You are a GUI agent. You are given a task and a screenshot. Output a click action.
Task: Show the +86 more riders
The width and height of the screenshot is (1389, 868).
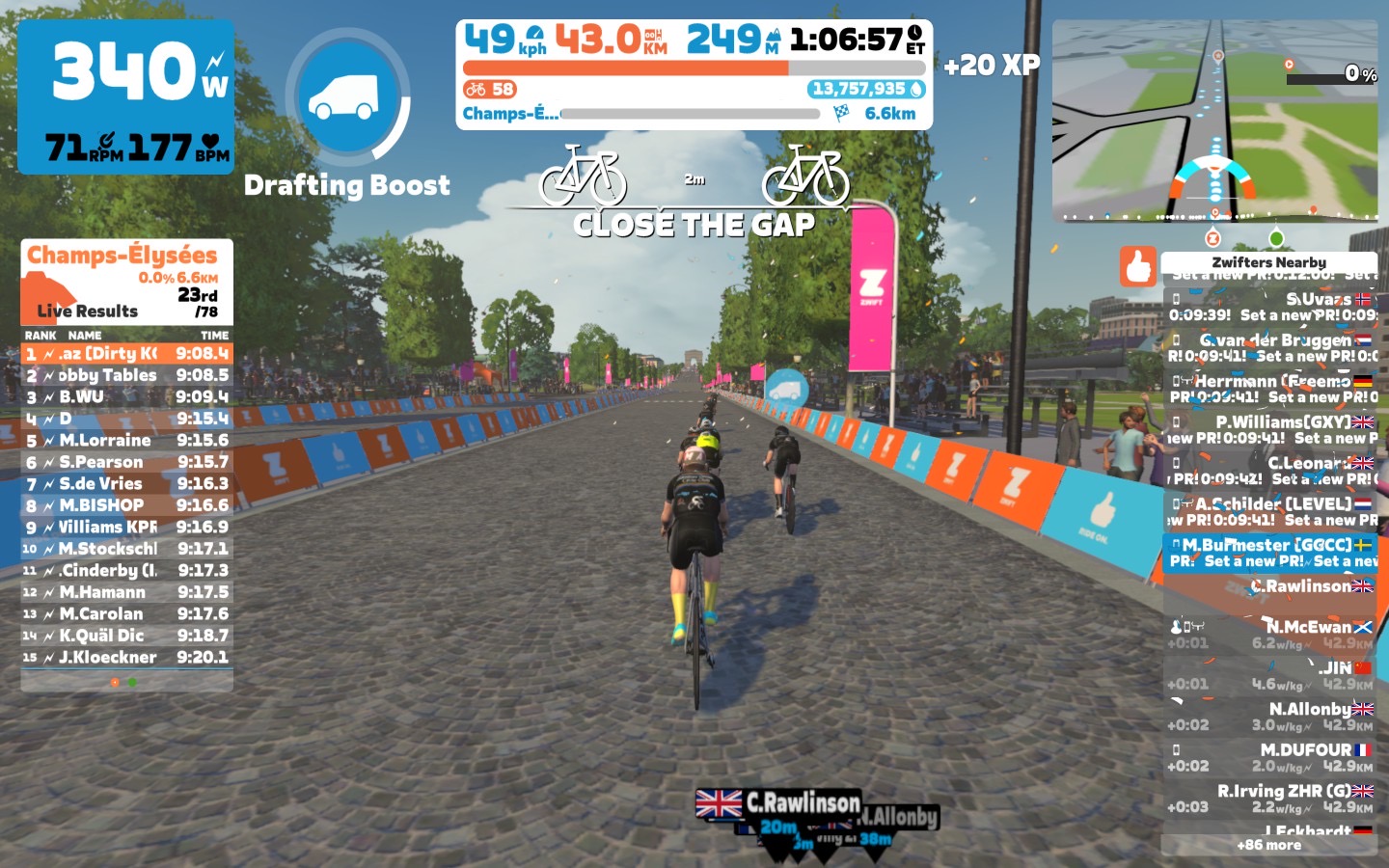point(1268,845)
